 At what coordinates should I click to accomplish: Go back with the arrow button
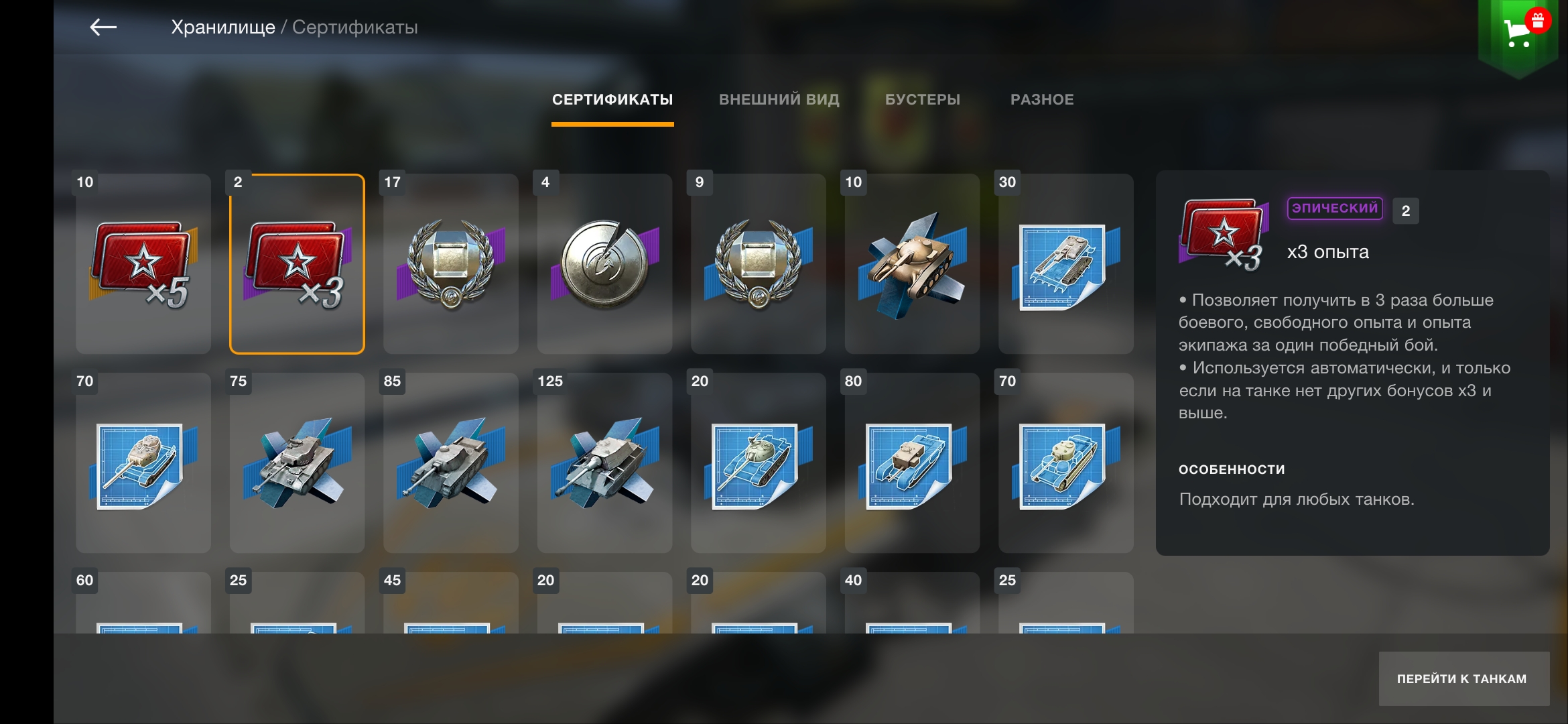tap(103, 27)
